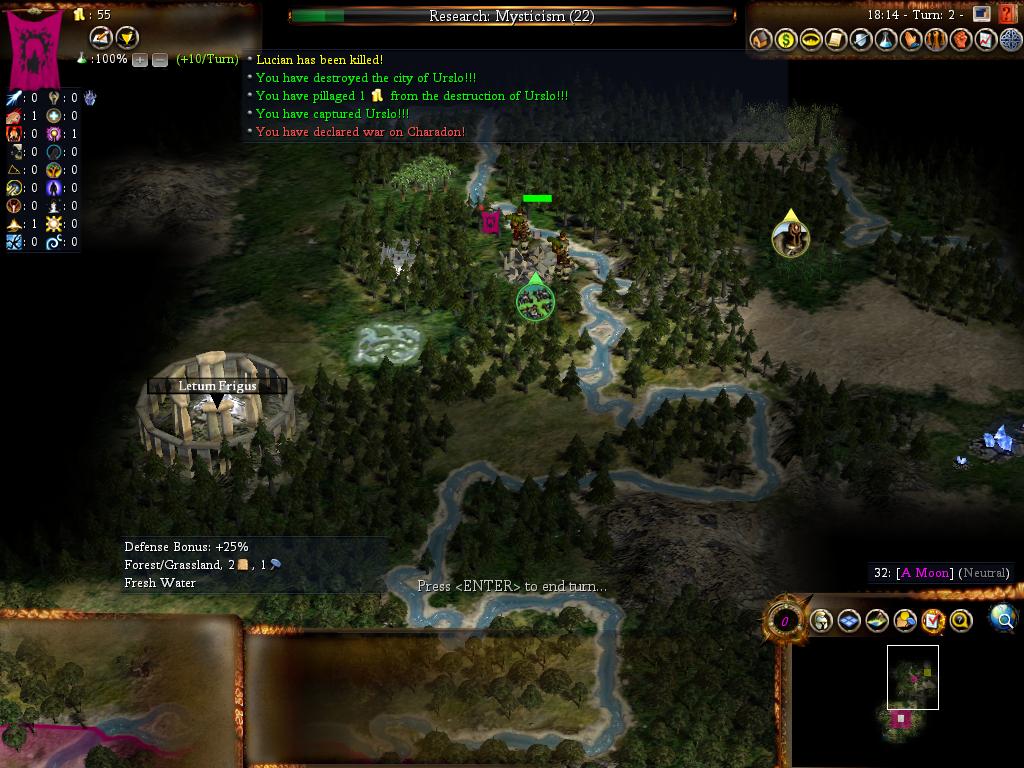Select the highlighted unit on the yellow marker
1024x768 pixels.
pos(790,237)
